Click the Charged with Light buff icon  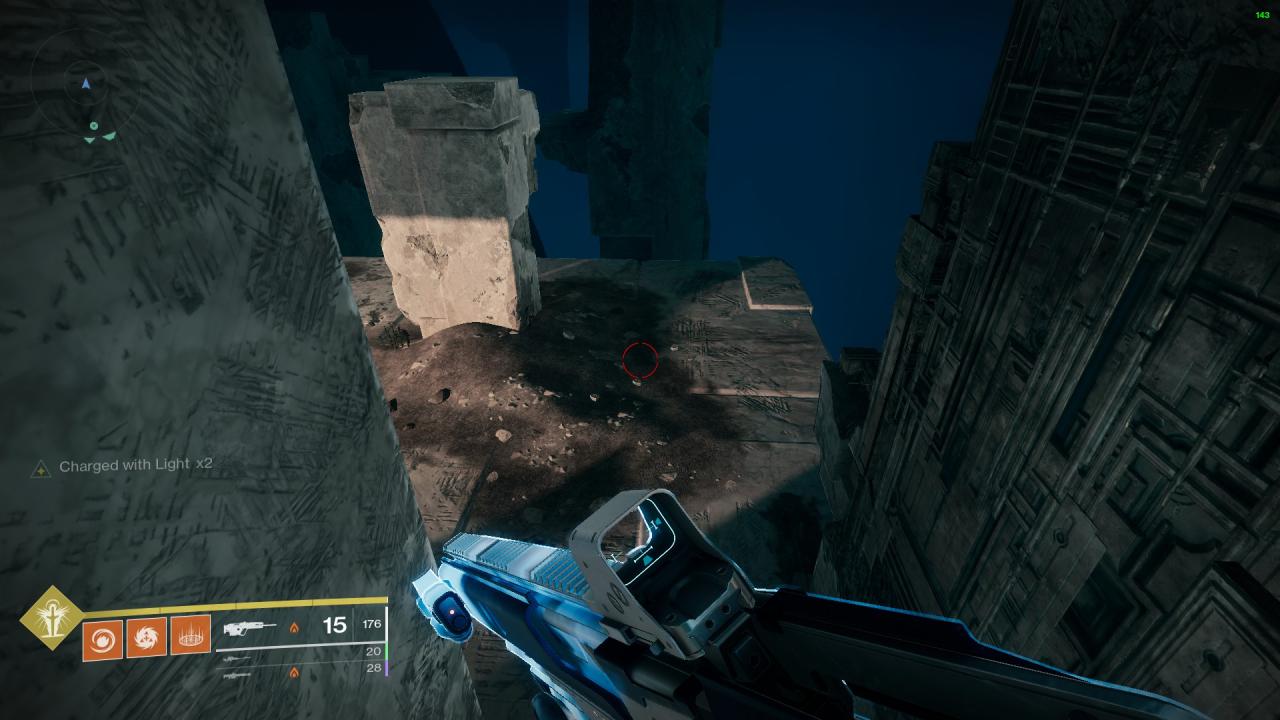click(41, 468)
